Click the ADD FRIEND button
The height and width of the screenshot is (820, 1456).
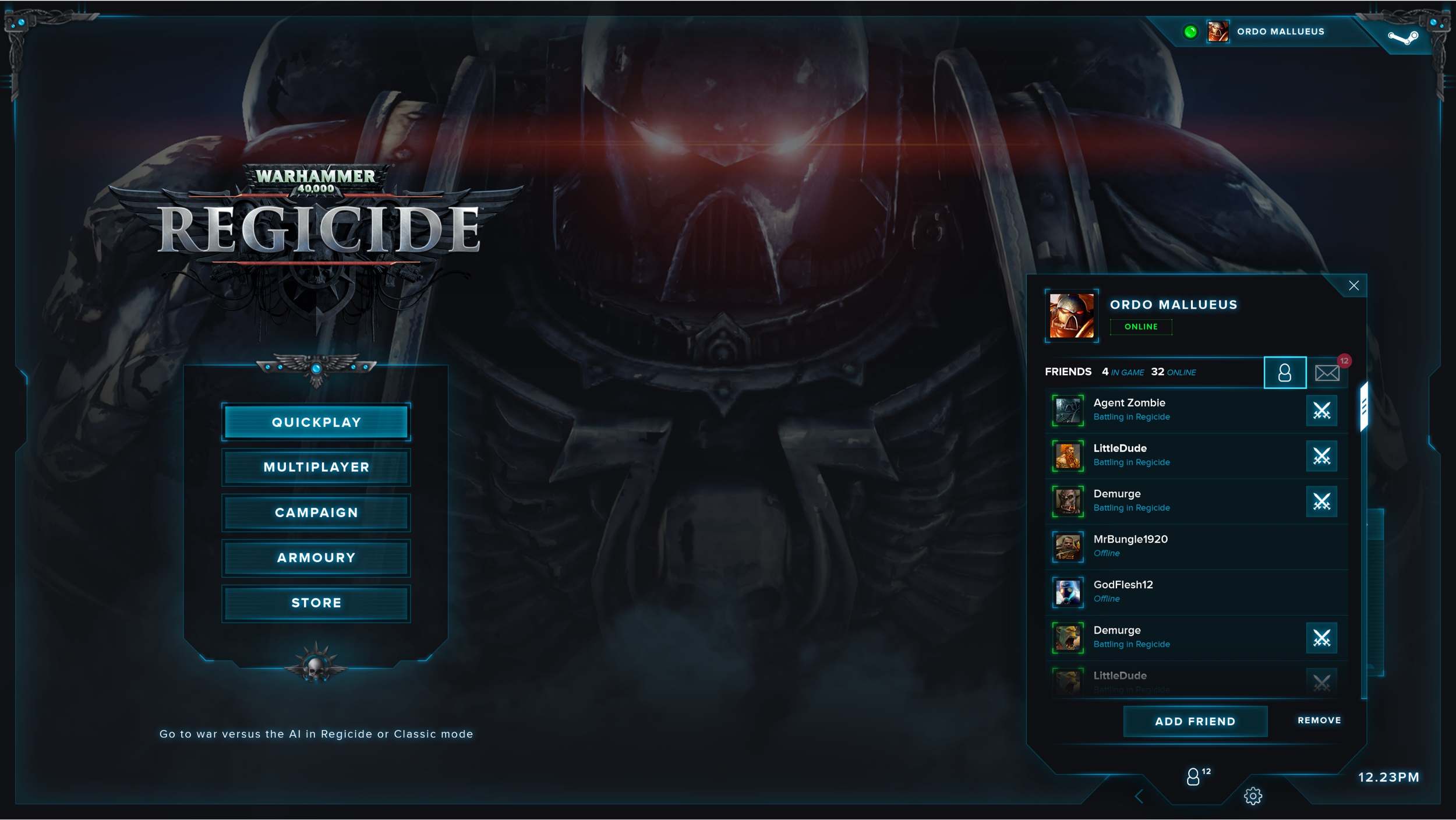(1195, 721)
